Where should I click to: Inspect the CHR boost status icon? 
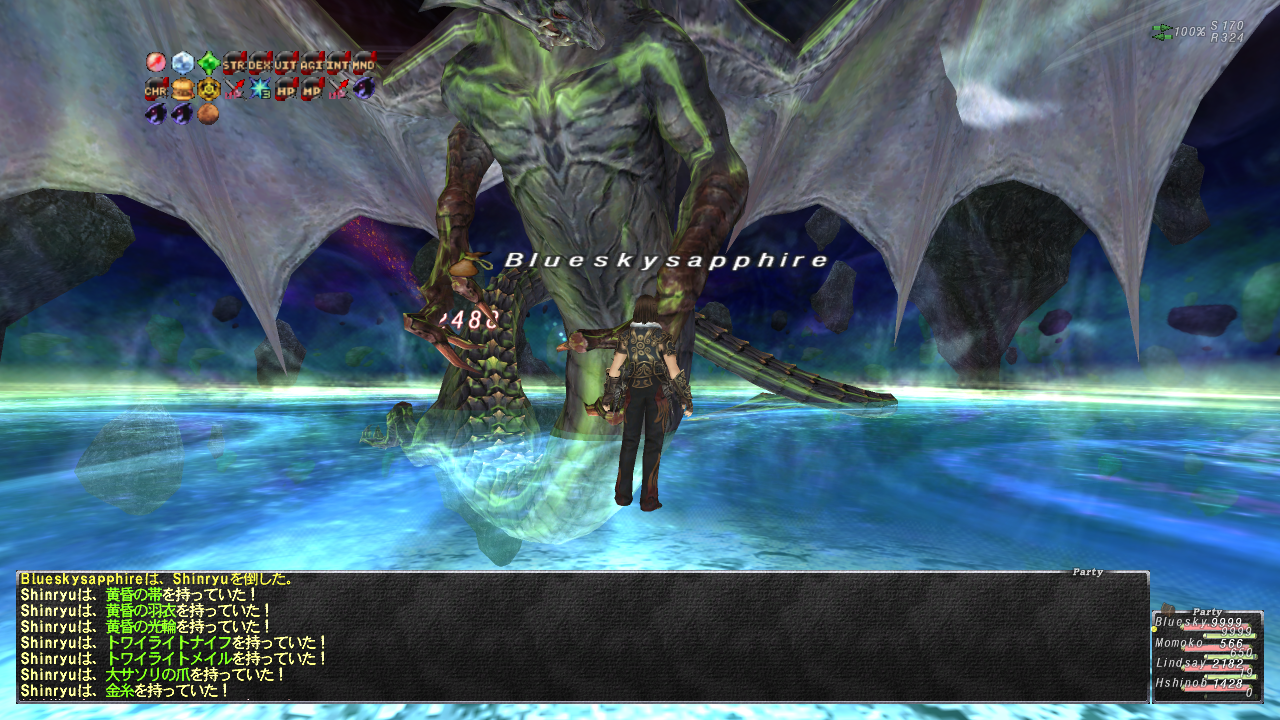(x=156, y=90)
